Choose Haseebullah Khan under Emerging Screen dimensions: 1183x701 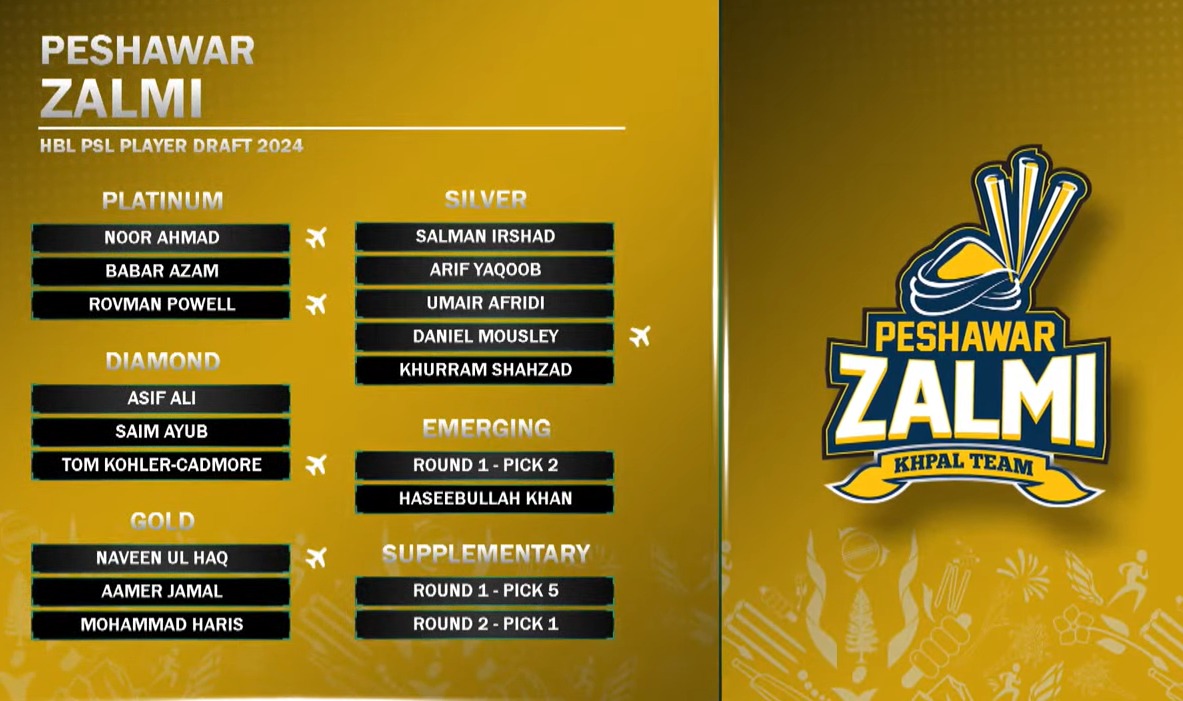coord(485,498)
